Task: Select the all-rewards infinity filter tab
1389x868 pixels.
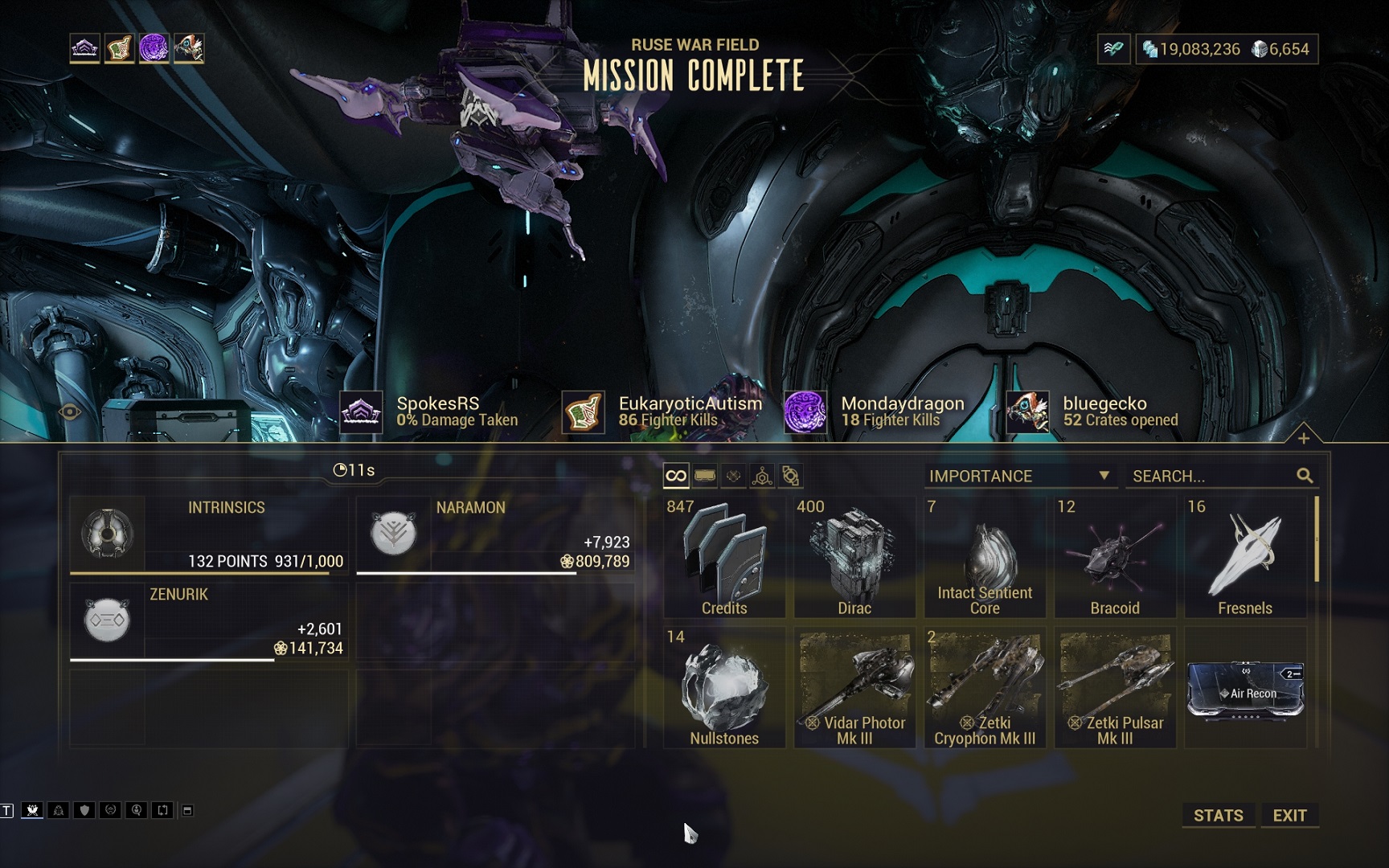Action: (676, 476)
